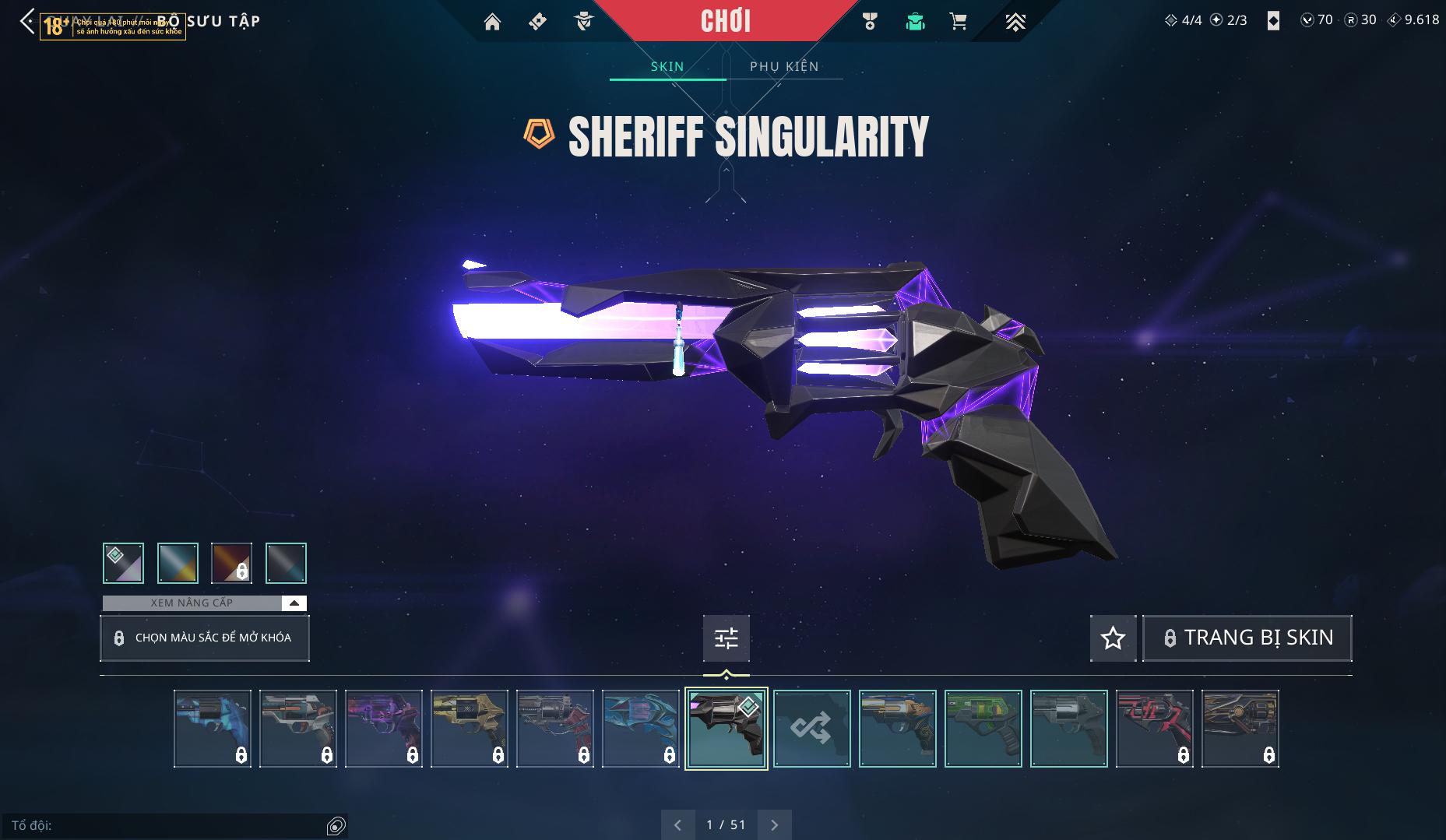Open the shopping cart store icon

[x=959, y=22]
